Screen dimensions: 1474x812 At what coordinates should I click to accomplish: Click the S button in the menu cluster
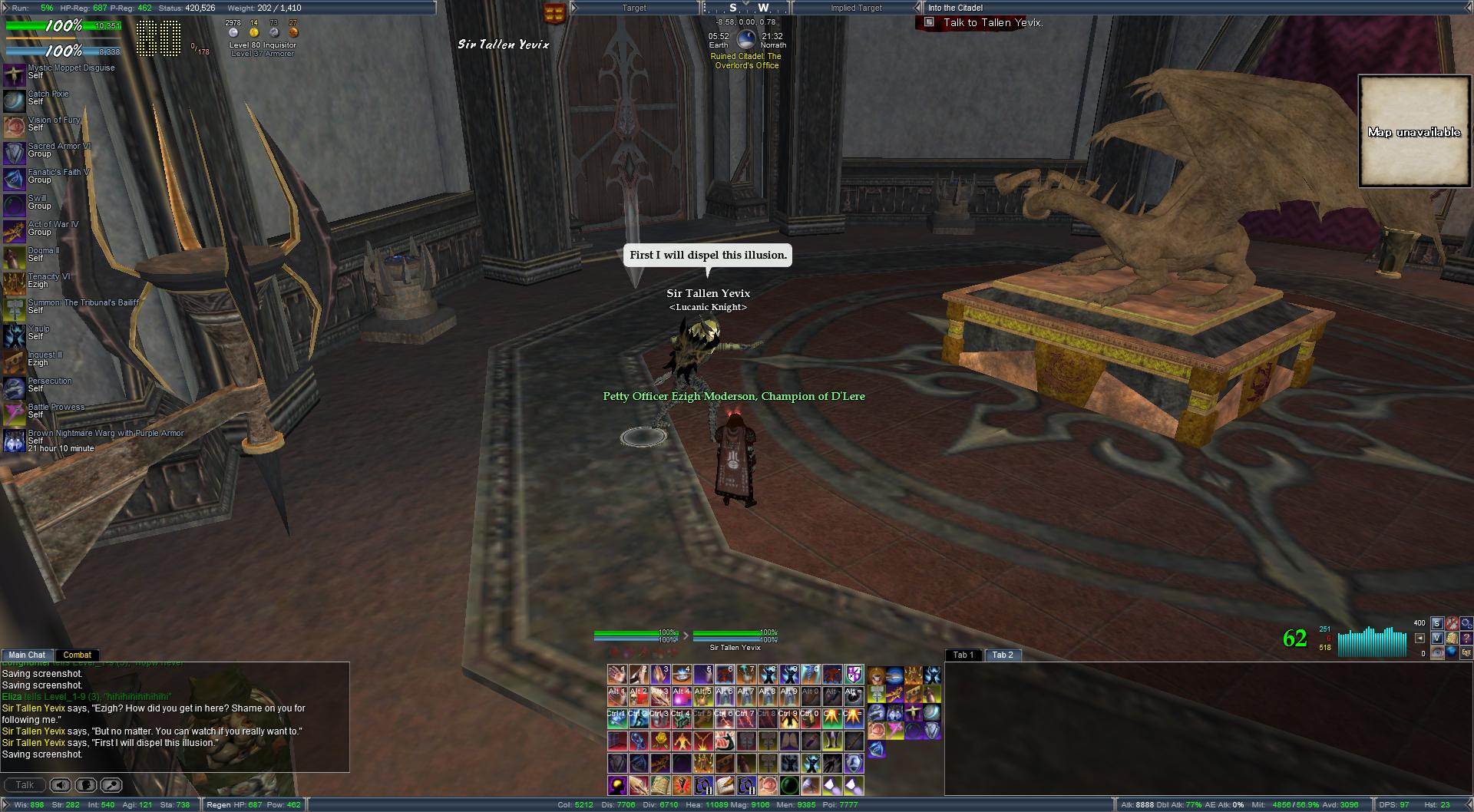point(1437,623)
